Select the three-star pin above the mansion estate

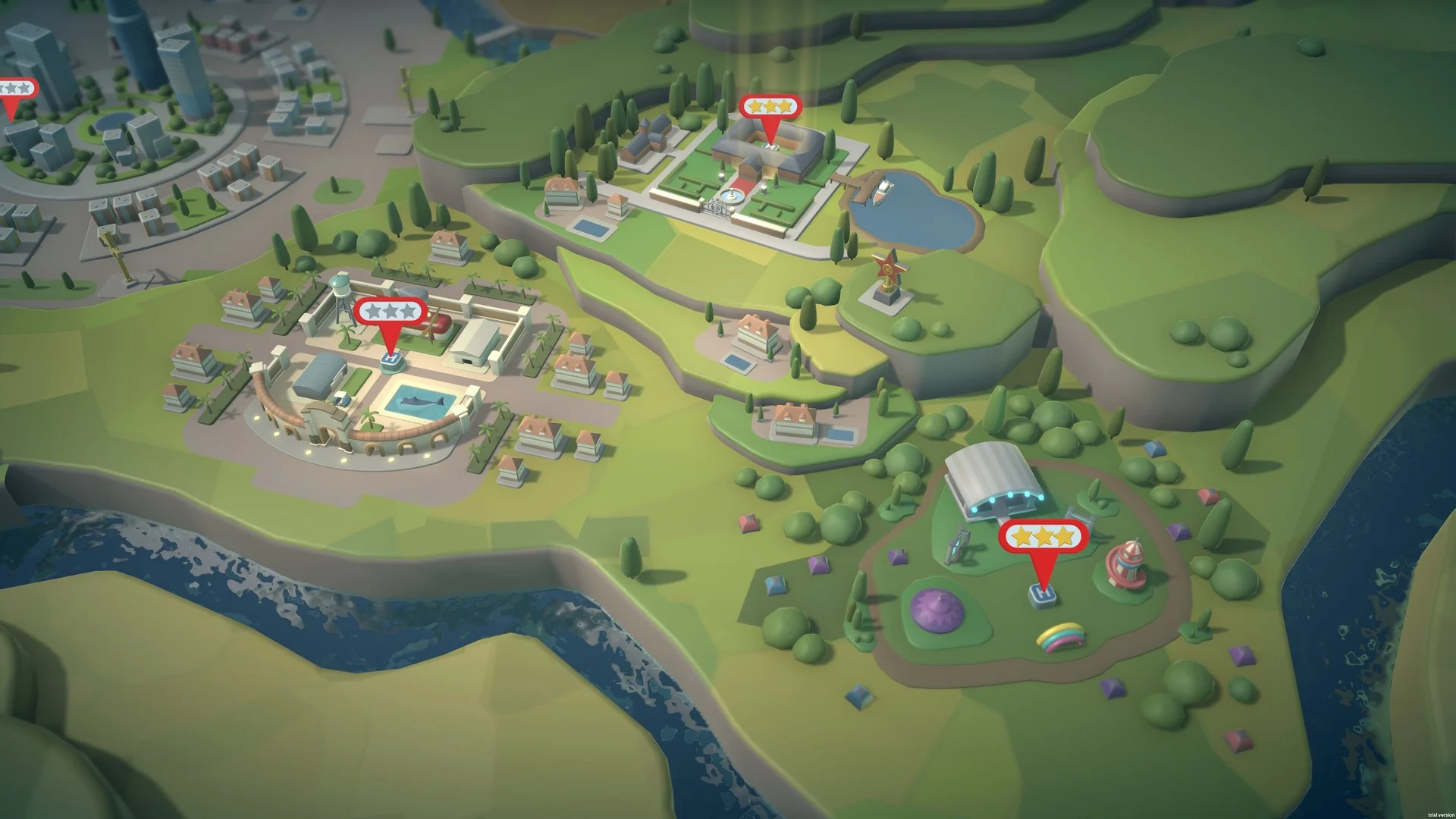[x=770, y=108]
